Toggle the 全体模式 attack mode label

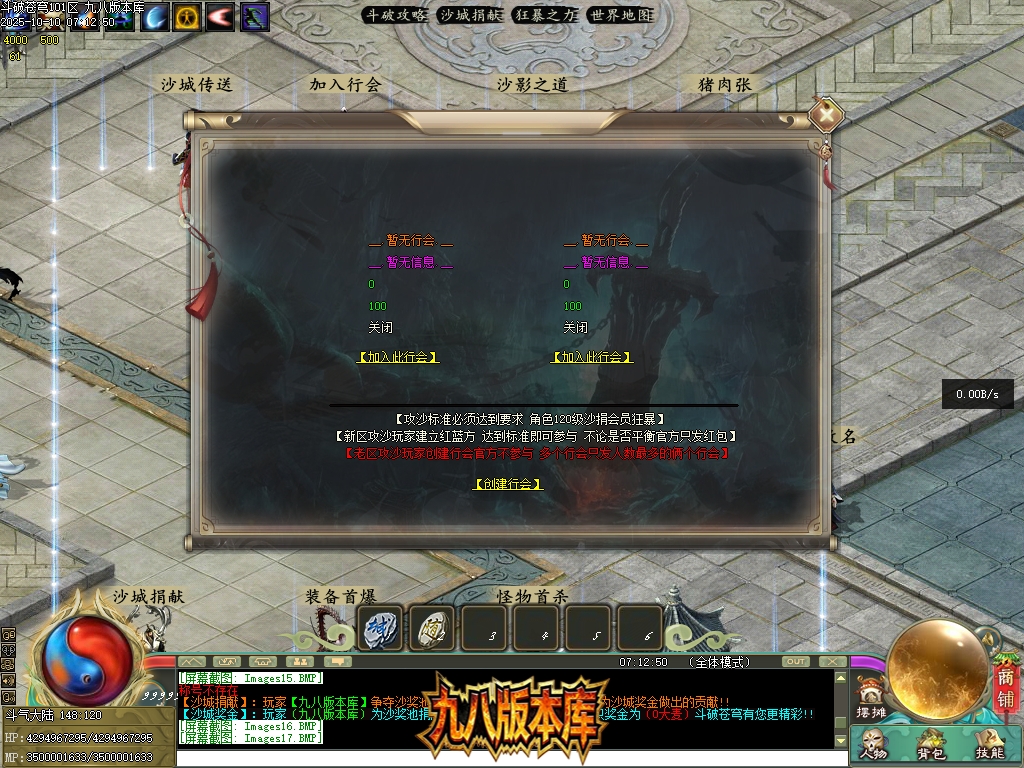coord(719,662)
